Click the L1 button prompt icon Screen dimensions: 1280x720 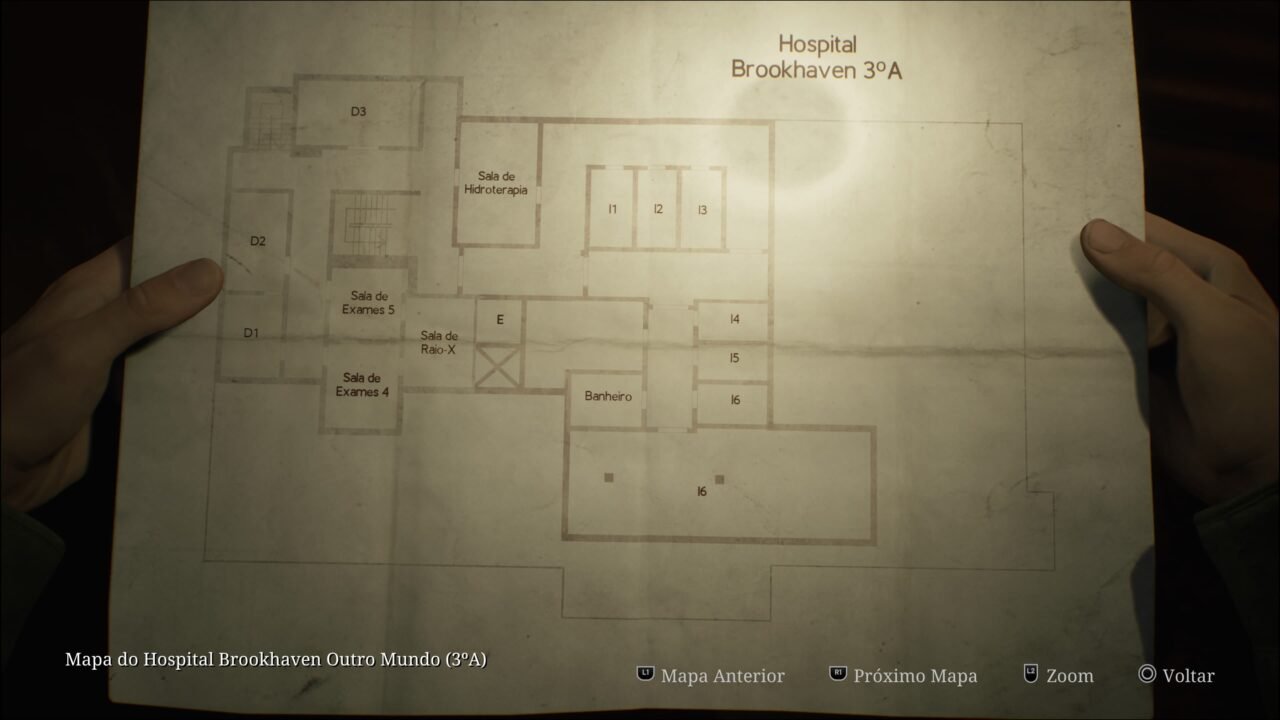tap(645, 676)
